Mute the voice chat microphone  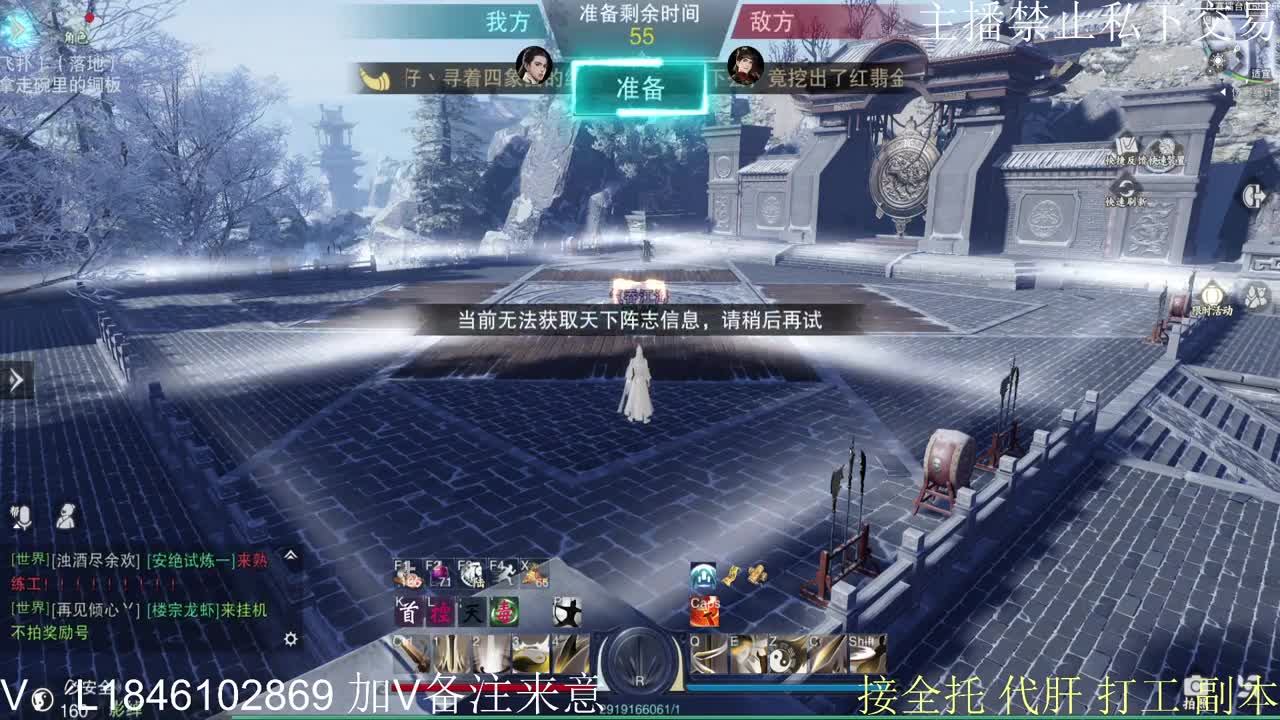pyautogui.click(x=22, y=517)
